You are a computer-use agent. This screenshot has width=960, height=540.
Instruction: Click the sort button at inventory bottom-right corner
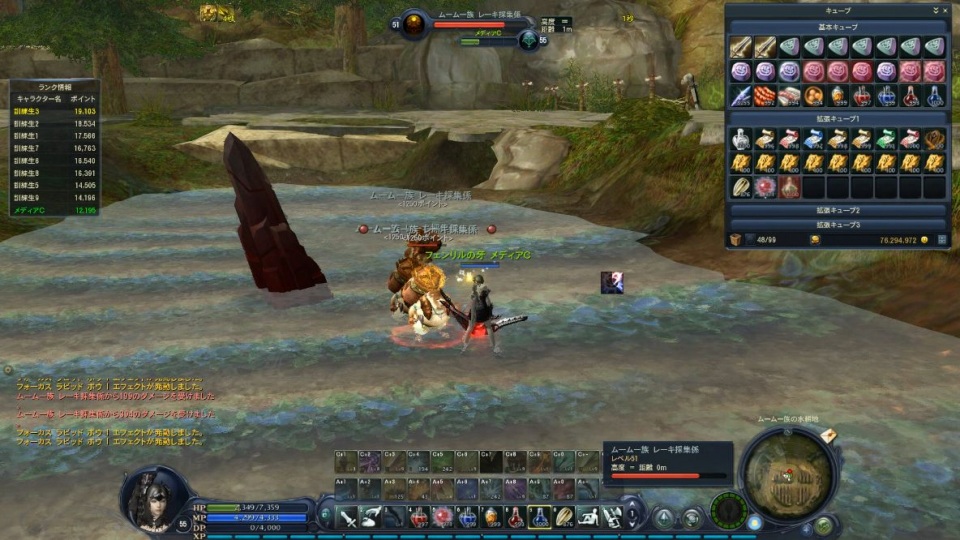tap(939, 241)
